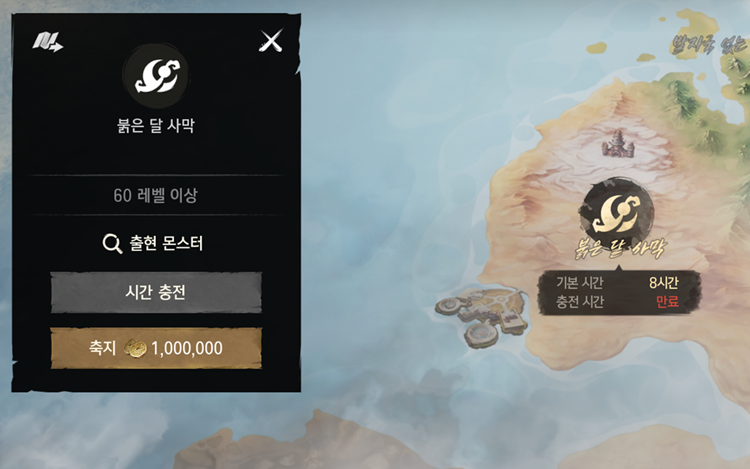Select the castle marker on the map
Viewport: 750px width, 469px height.
(617, 144)
